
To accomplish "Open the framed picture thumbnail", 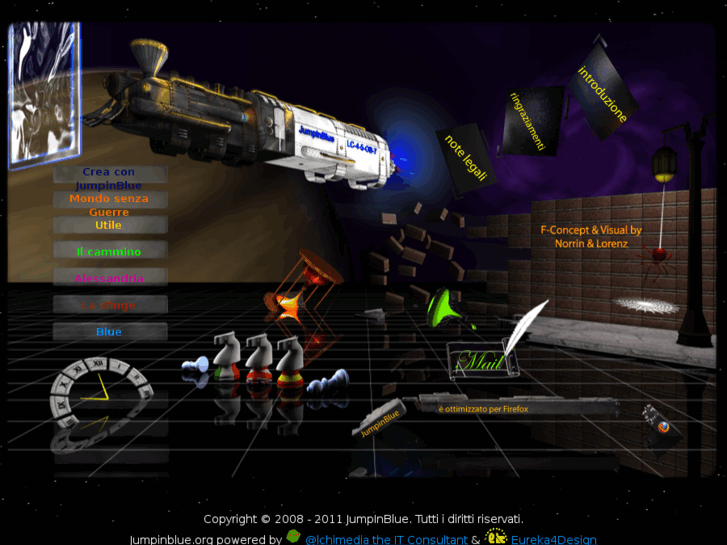I will pyautogui.click(x=44, y=92).
